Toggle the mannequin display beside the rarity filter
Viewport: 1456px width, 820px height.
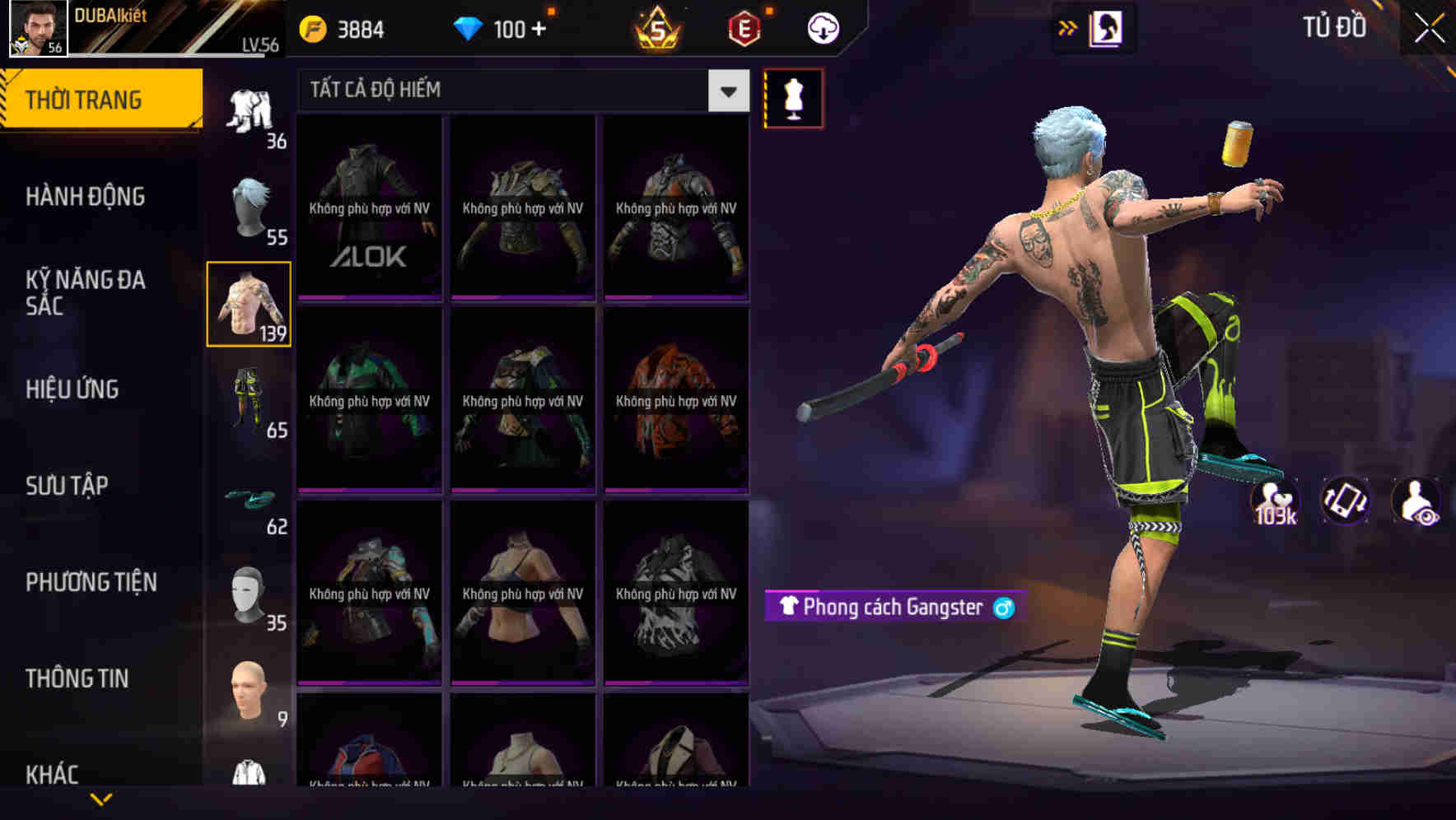[794, 98]
